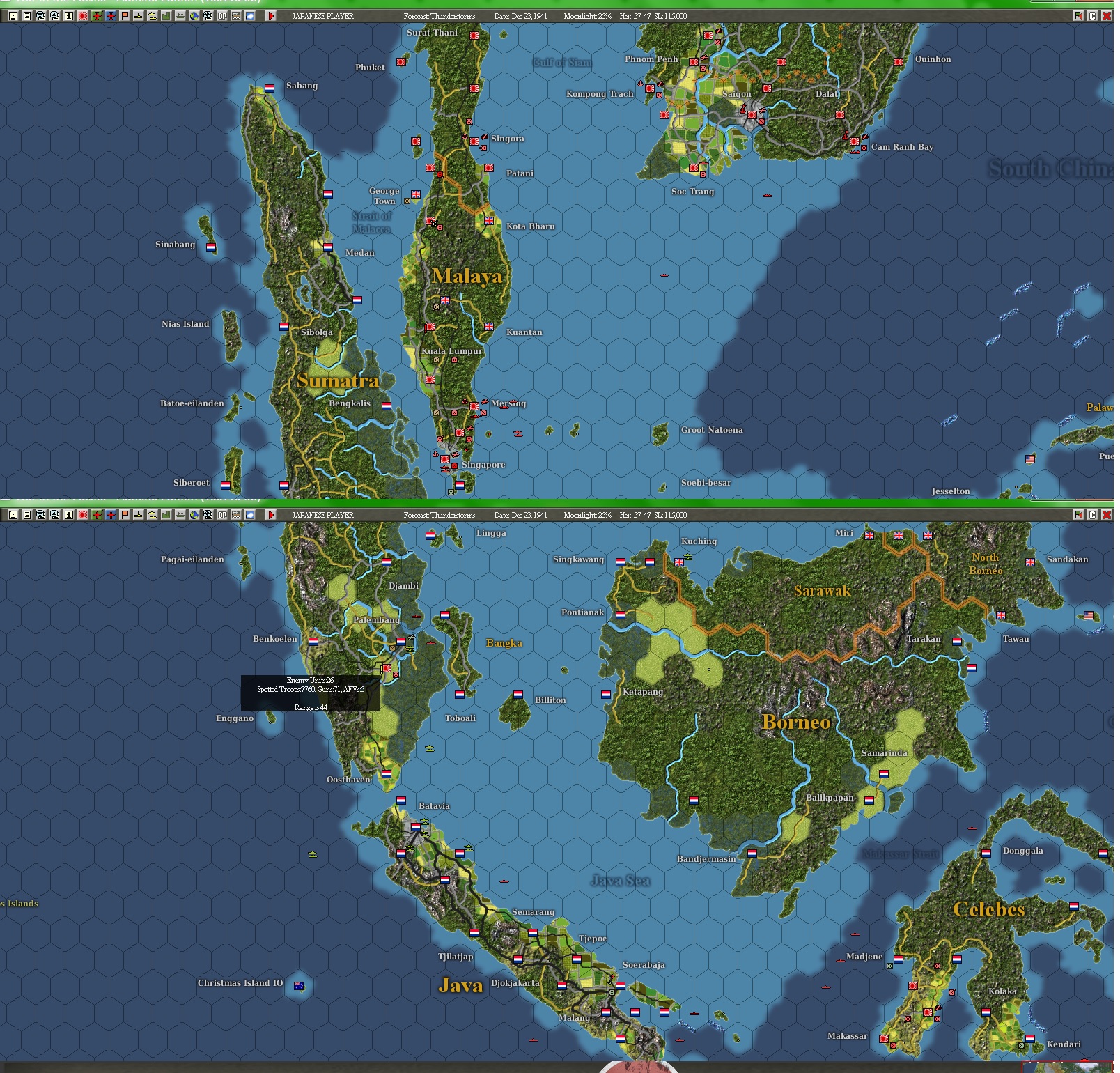This screenshot has width=1120, height=1073.
Task: Click the weather cloud display icon
Action: (x=249, y=15)
